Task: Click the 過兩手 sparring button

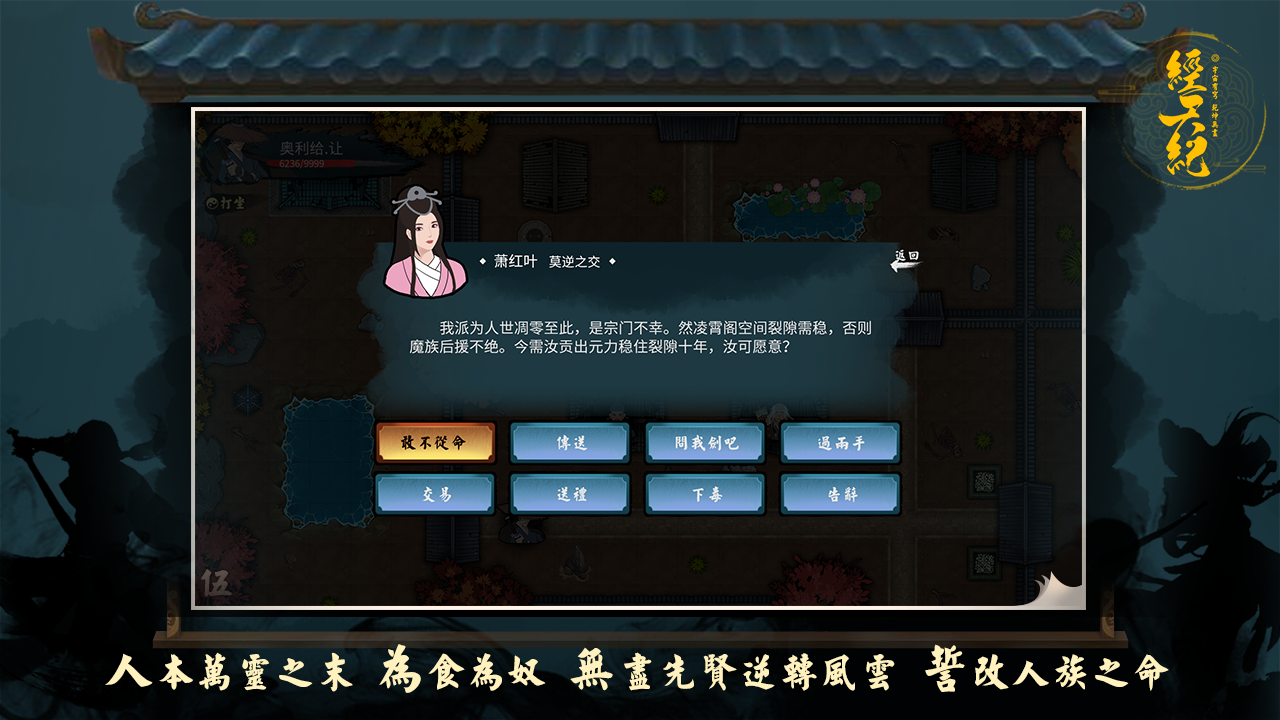Action: tap(842, 442)
